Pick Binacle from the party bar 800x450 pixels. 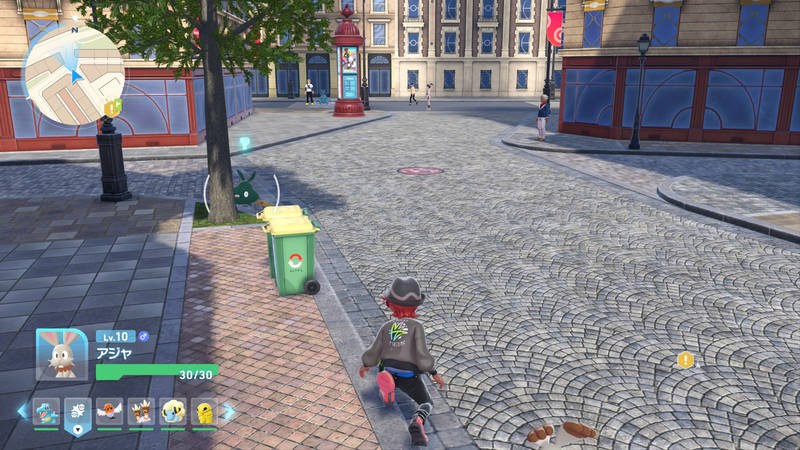(x=141, y=411)
